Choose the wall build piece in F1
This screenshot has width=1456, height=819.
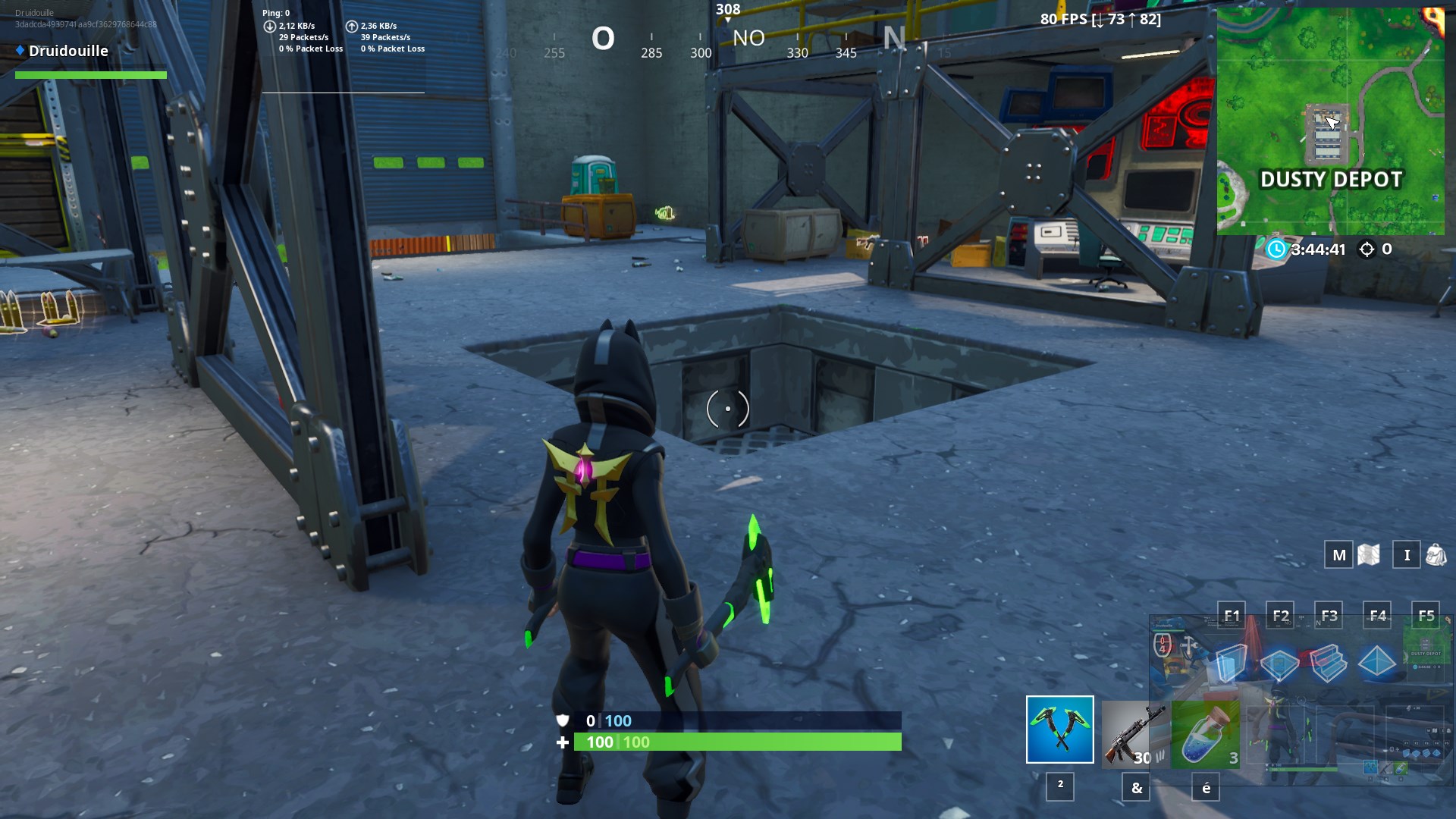point(1230,664)
